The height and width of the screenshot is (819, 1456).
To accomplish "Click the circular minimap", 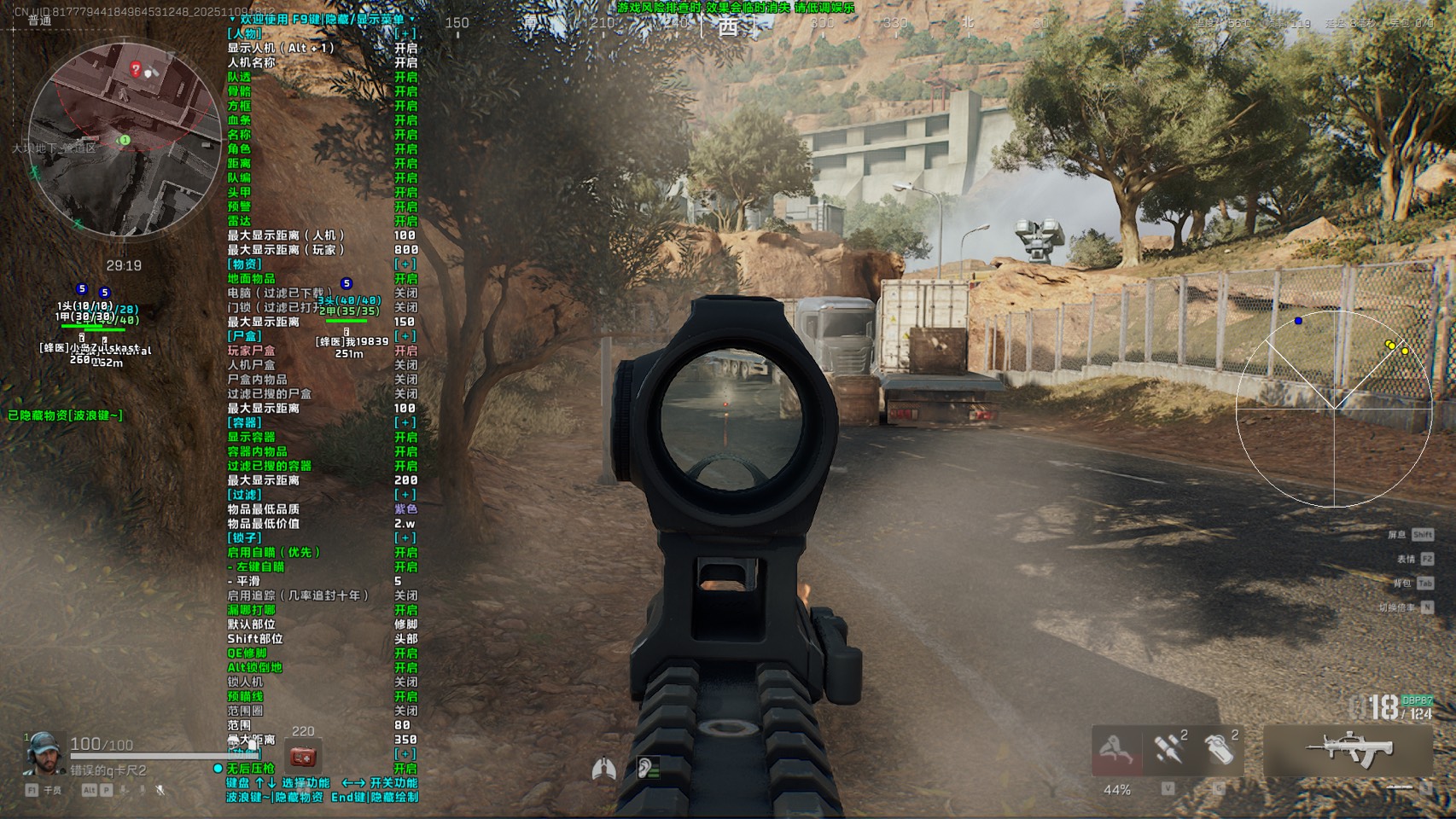I will [x=125, y=140].
